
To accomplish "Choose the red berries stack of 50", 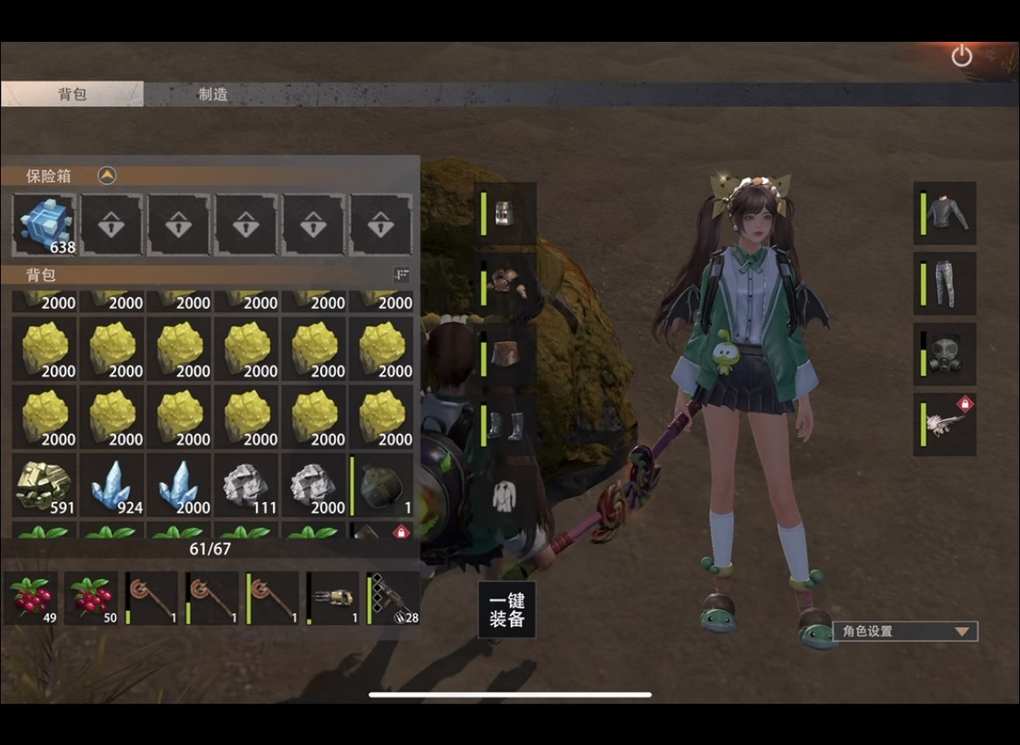I will (93, 598).
